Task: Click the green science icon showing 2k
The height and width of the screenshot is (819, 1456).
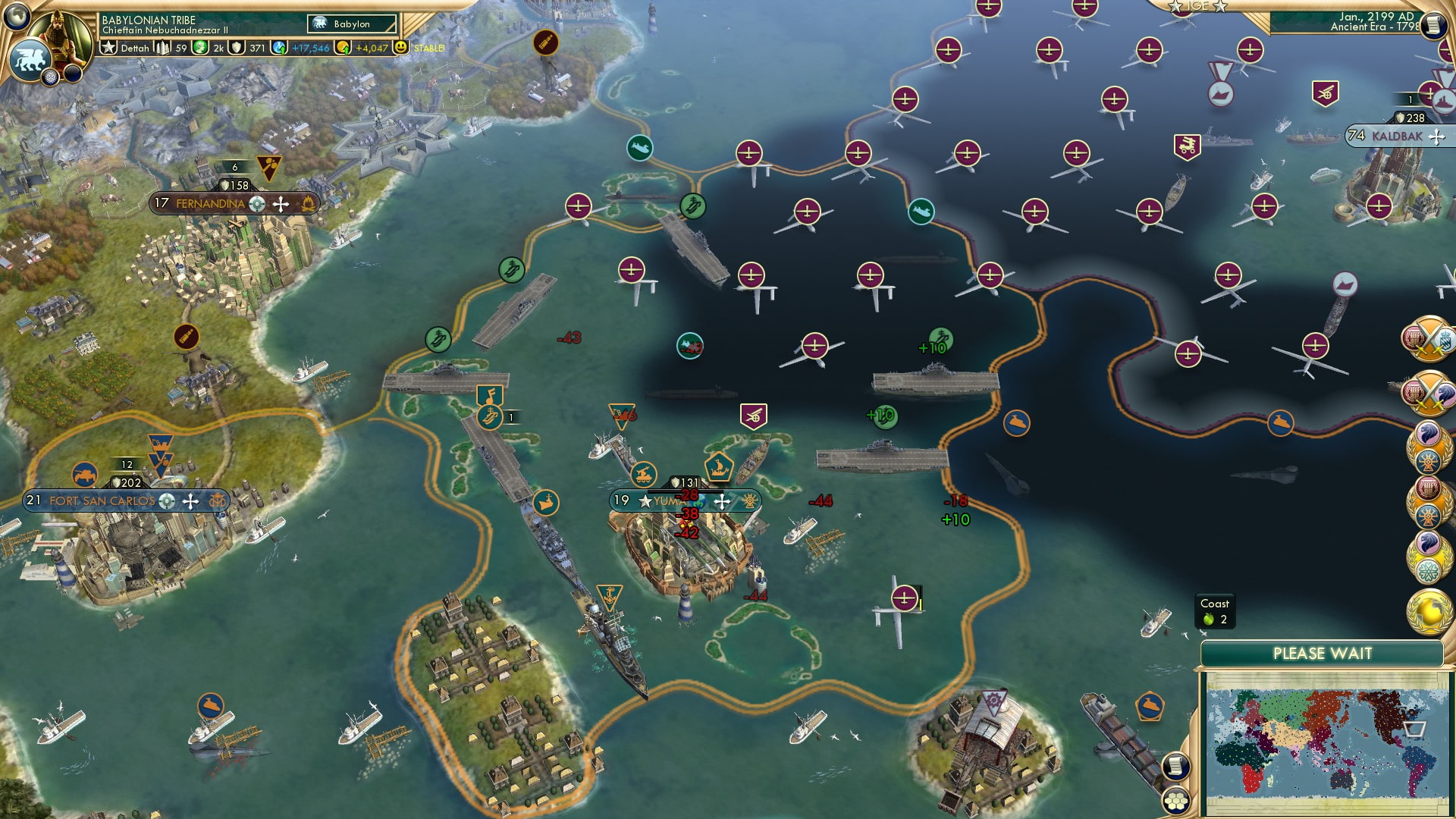Action: click(199, 47)
